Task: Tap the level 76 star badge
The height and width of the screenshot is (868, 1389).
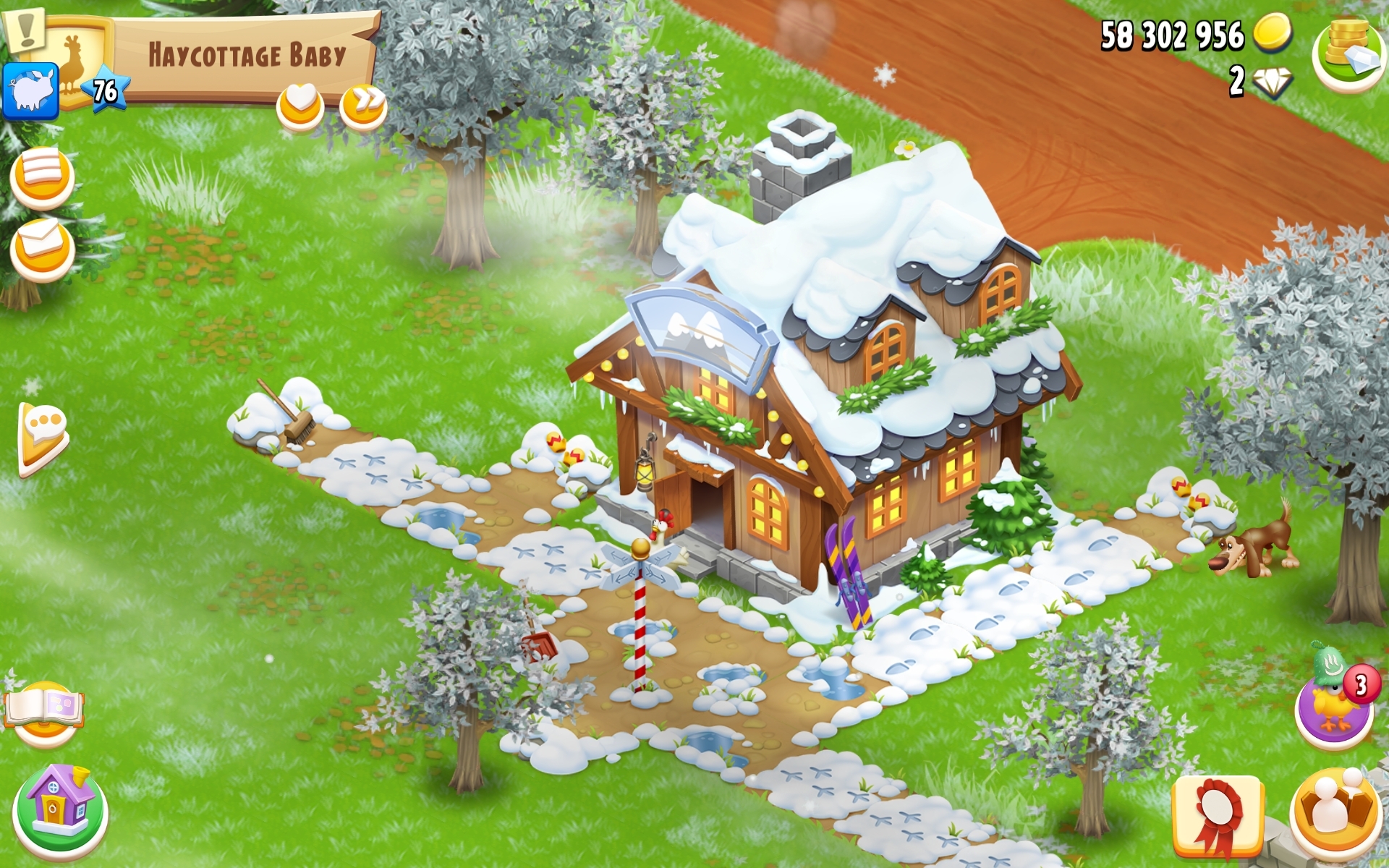Action: 106,91
